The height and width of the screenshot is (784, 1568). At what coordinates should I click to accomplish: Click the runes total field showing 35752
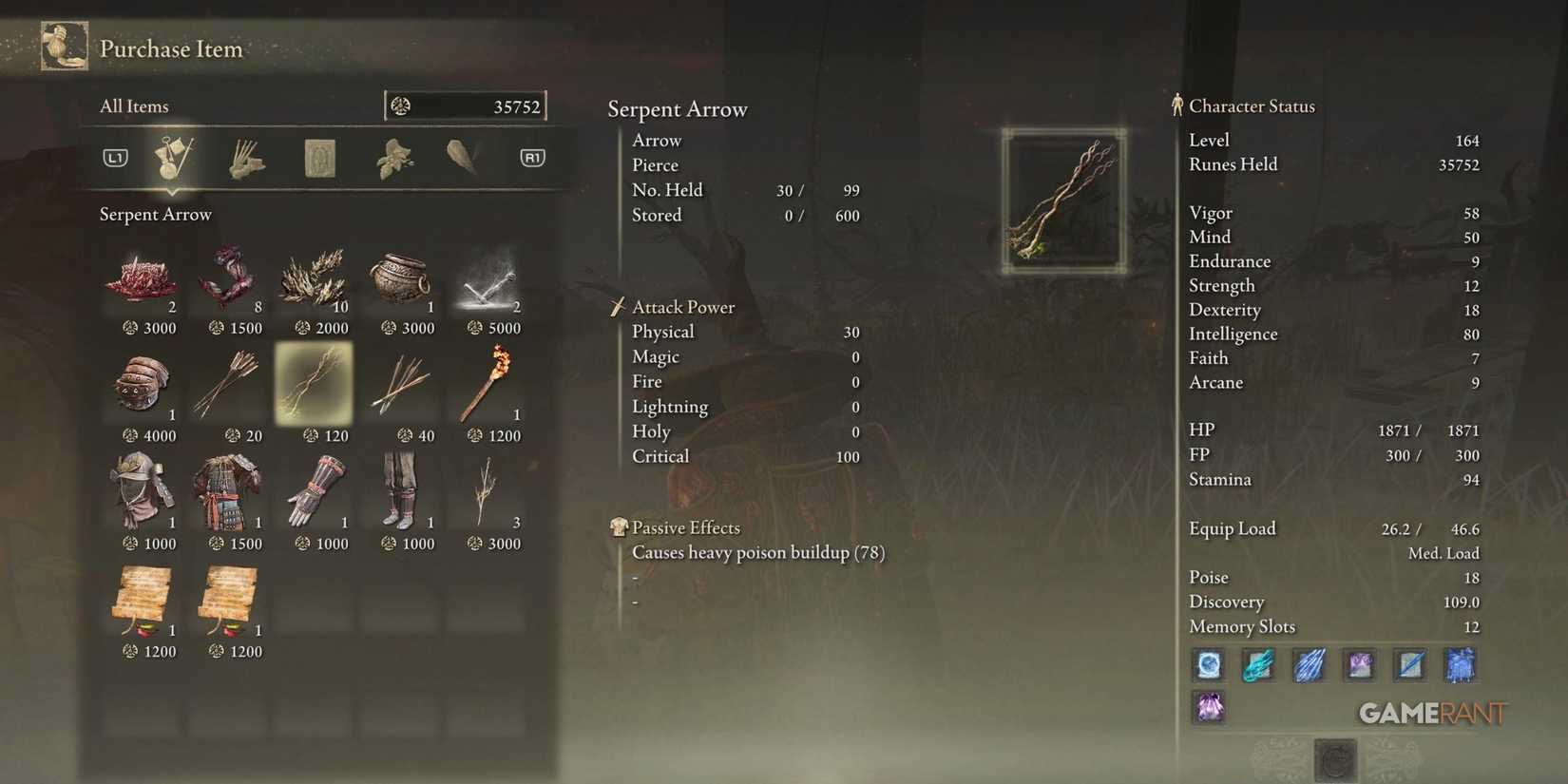[466, 105]
